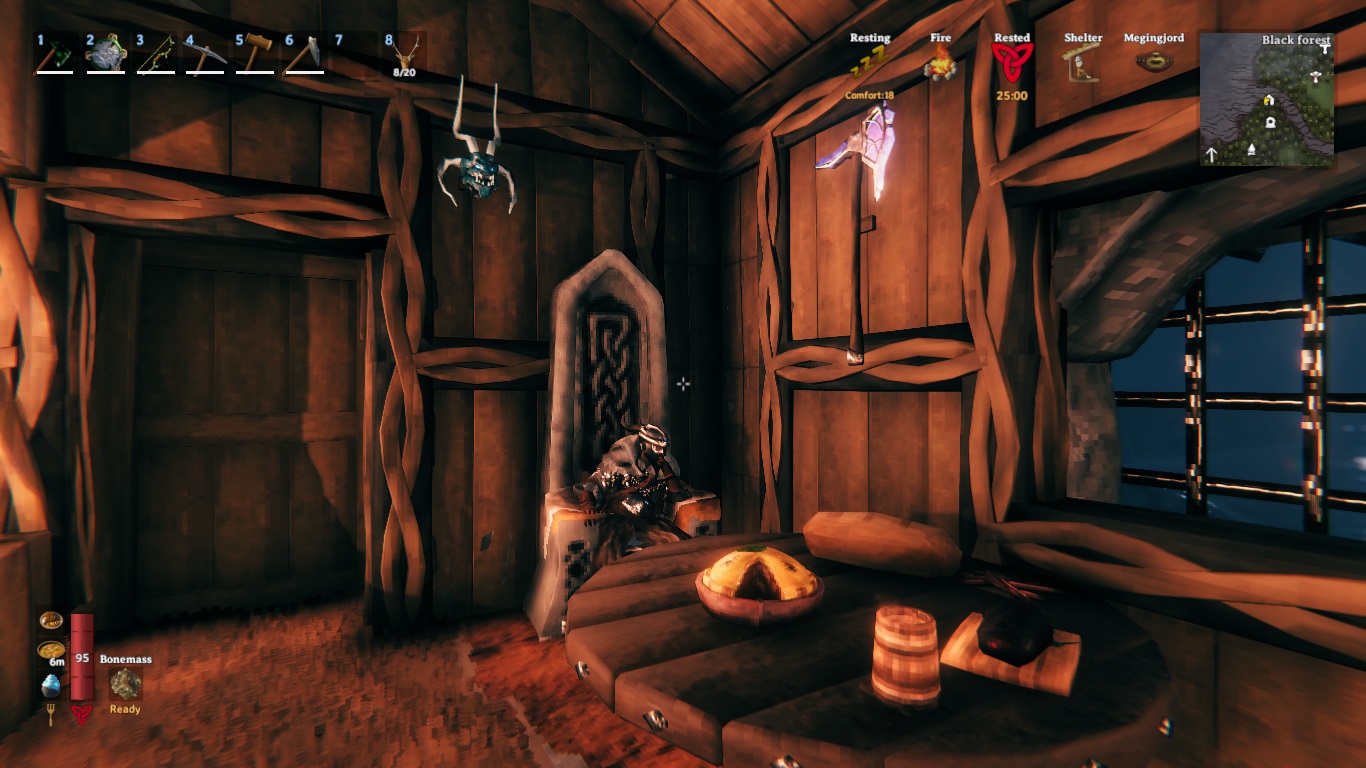
Task: Choose the bow in hotbar slot 3
Action: pos(154,54)
